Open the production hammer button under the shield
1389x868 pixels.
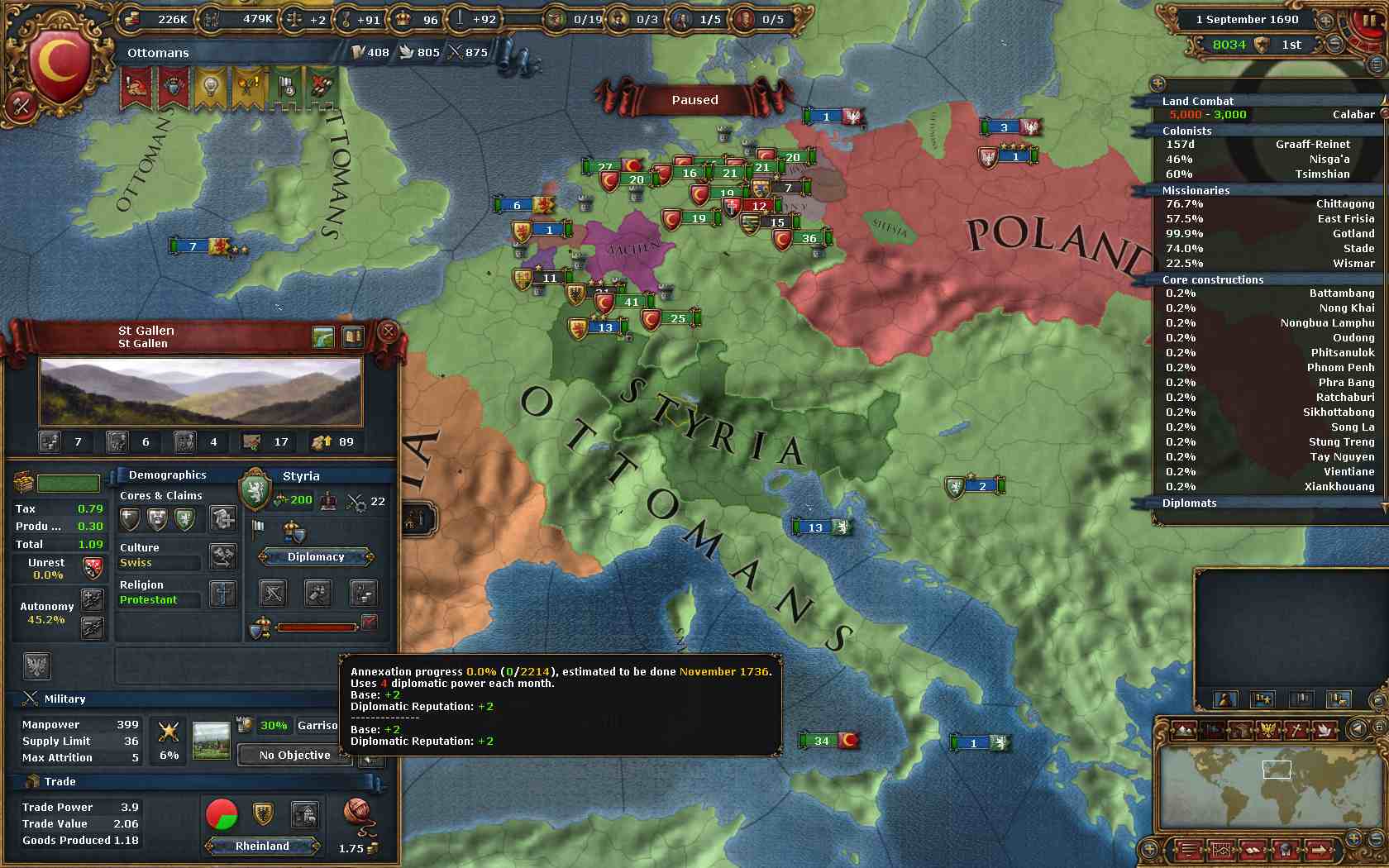click(x=318, y=592)
